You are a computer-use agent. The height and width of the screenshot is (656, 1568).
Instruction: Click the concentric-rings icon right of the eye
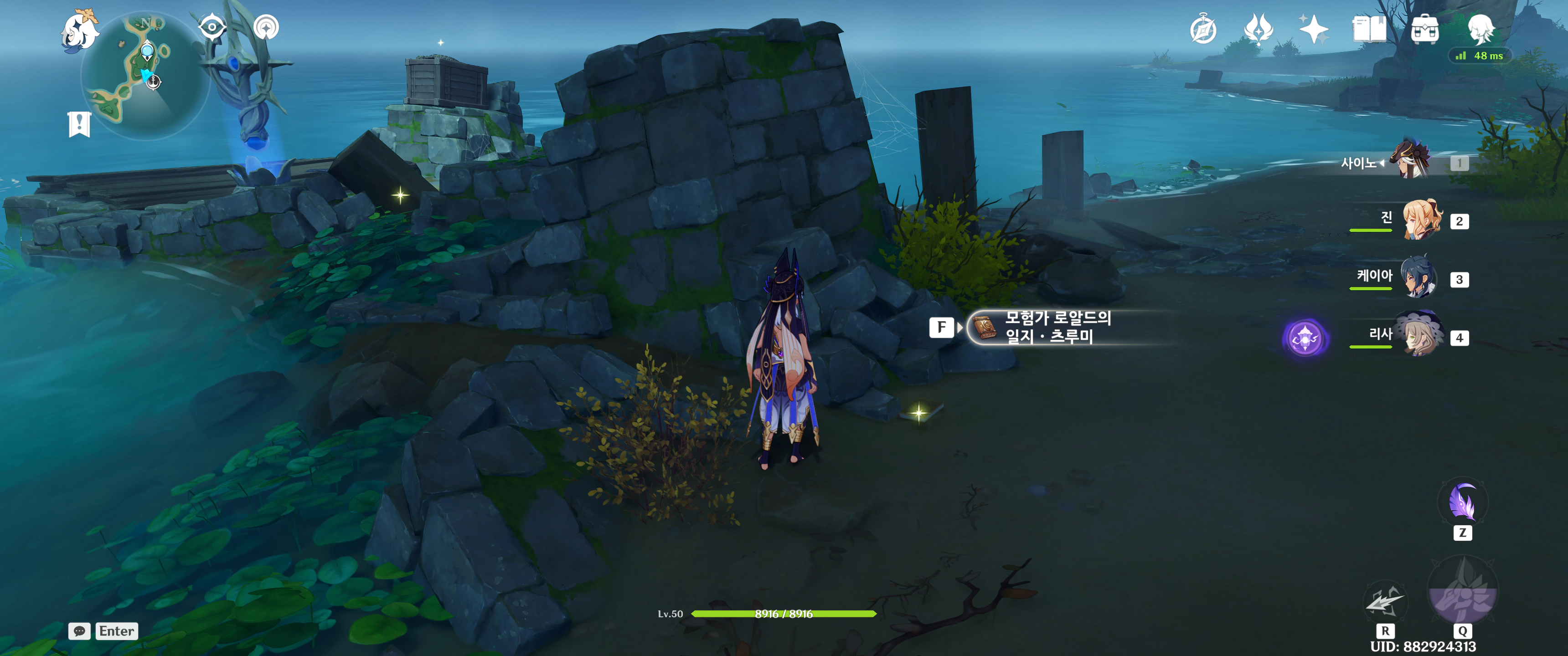tap(266, 27)
